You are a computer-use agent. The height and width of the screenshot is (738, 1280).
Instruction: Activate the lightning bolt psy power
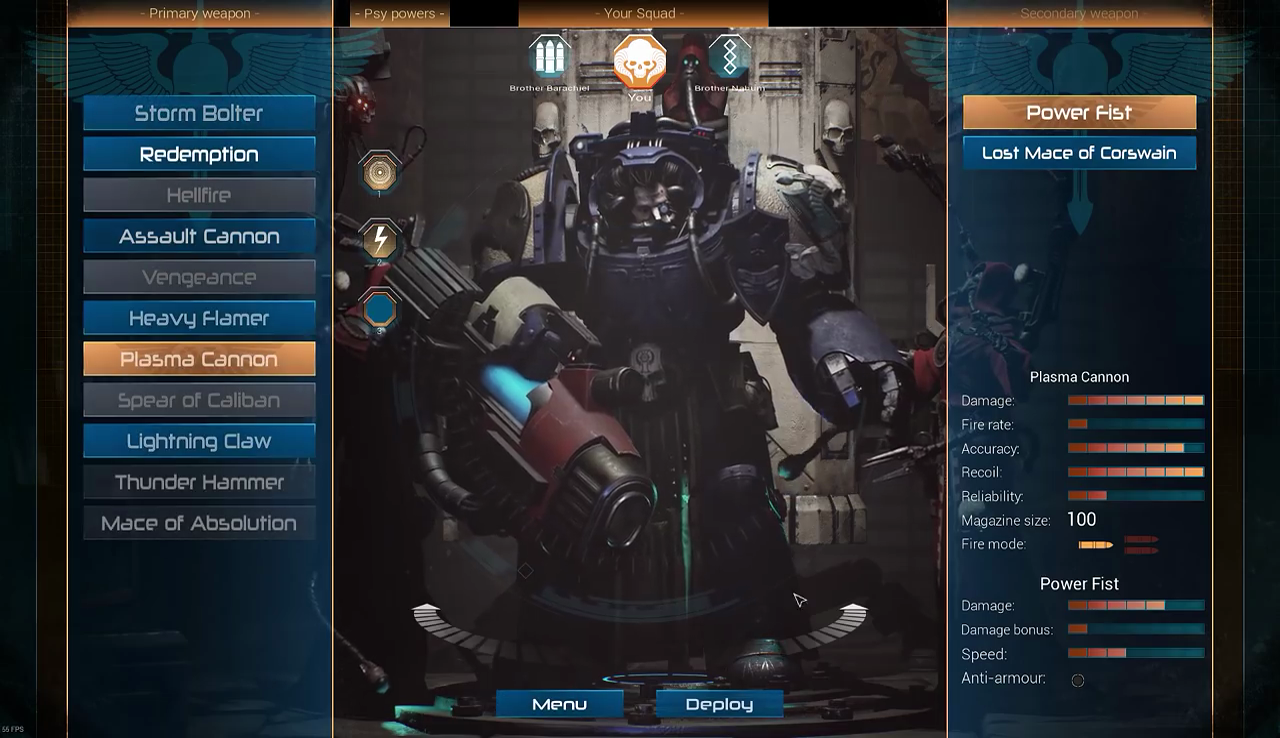point(379,241)
